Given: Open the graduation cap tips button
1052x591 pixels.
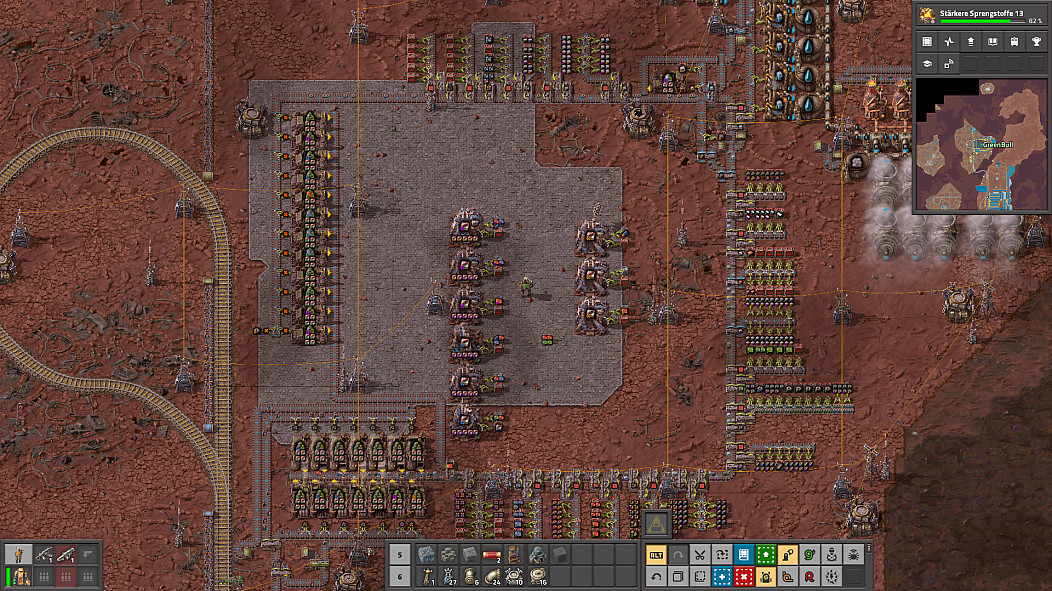Looking at the screenshot, I should point(926,64).
